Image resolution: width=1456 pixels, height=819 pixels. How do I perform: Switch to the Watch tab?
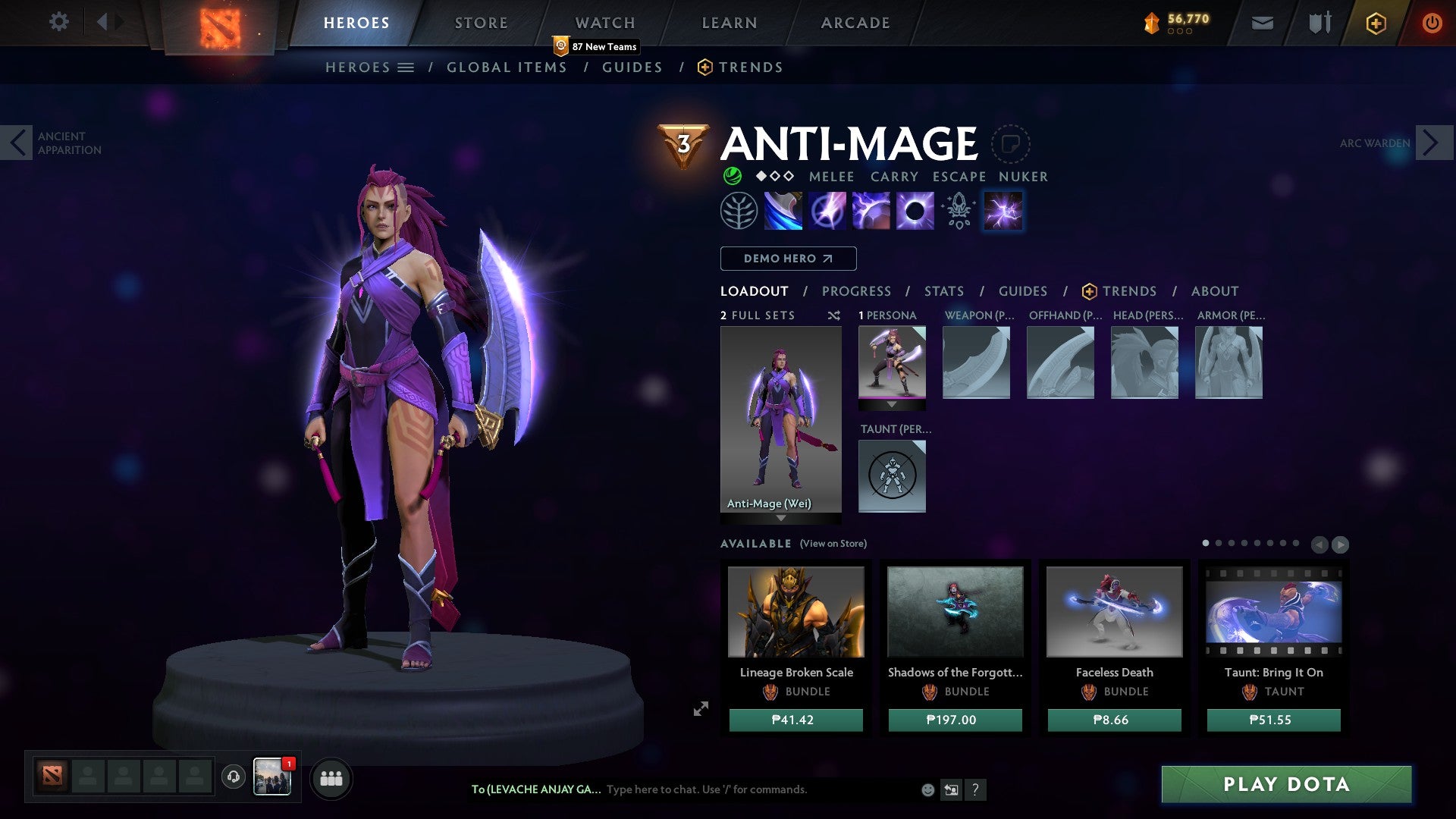coord(604,23)
